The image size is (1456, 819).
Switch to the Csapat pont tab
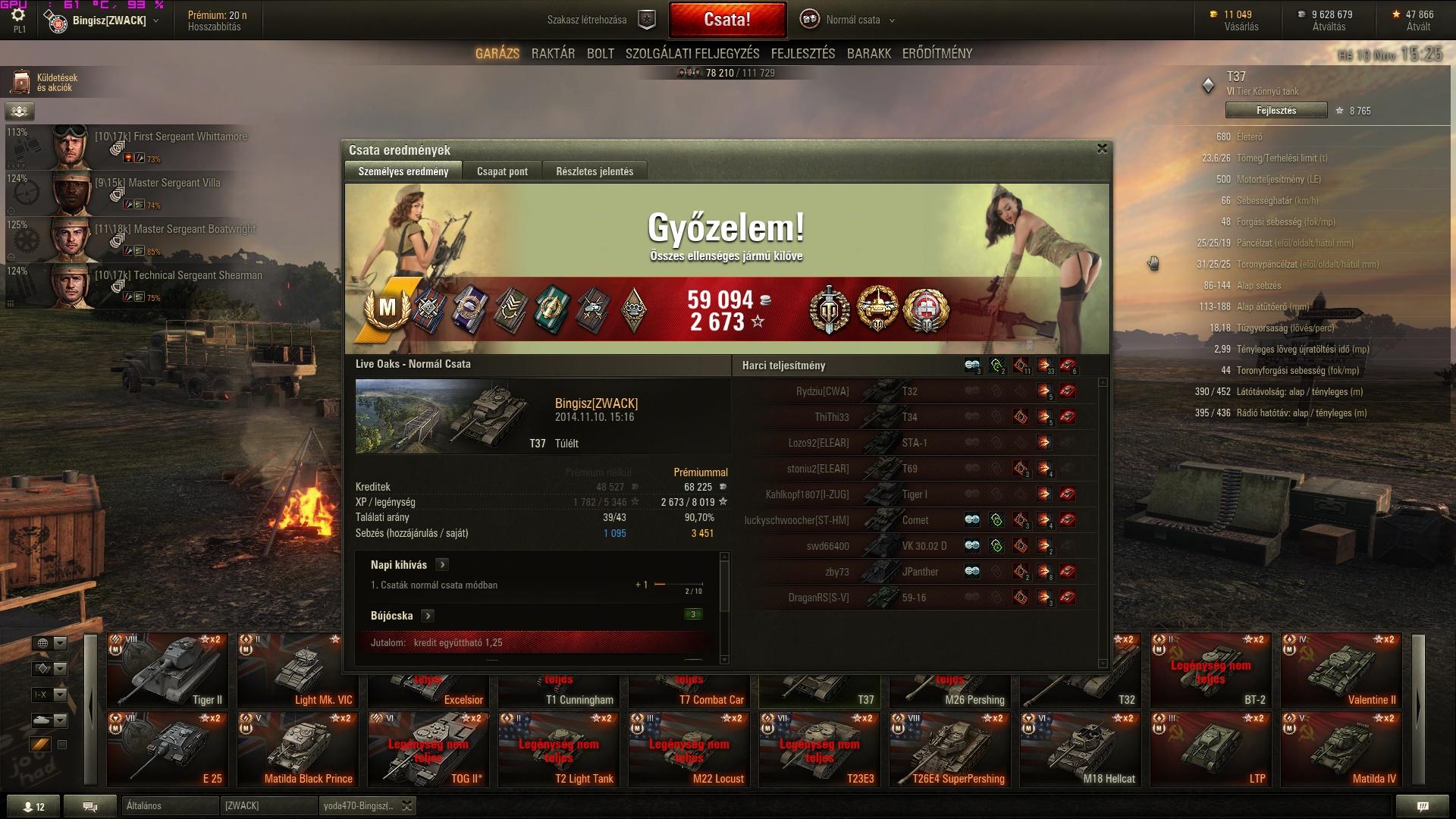(502, 171)
